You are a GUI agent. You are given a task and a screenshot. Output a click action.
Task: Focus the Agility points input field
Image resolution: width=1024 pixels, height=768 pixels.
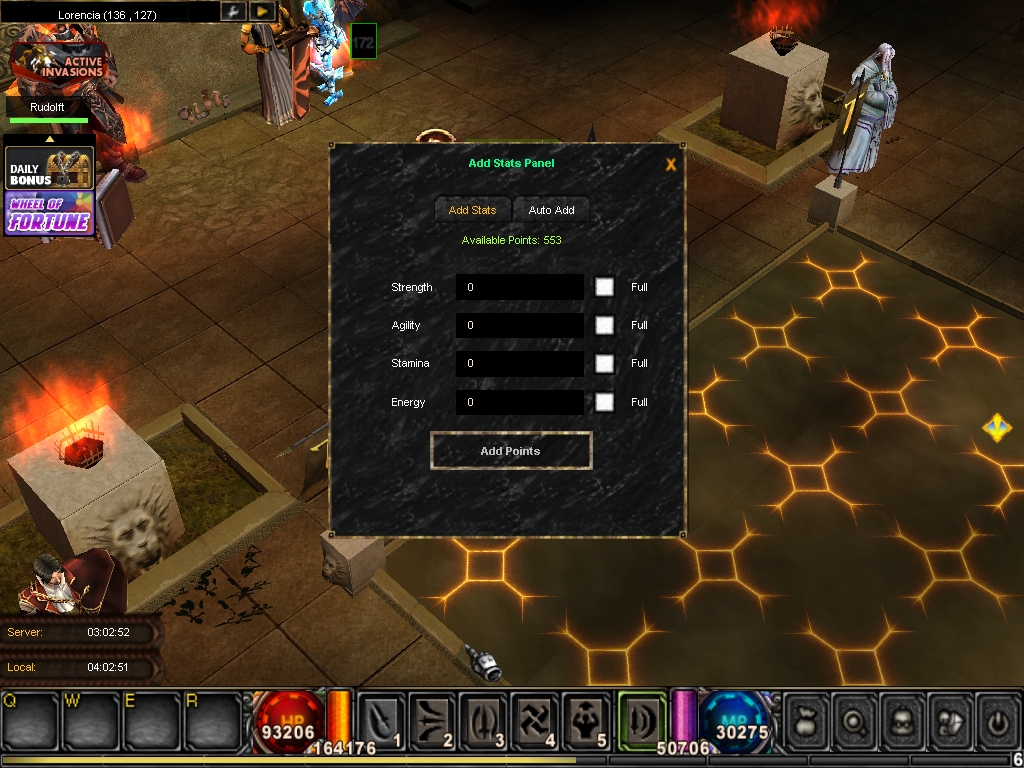(x=520, y=326)
